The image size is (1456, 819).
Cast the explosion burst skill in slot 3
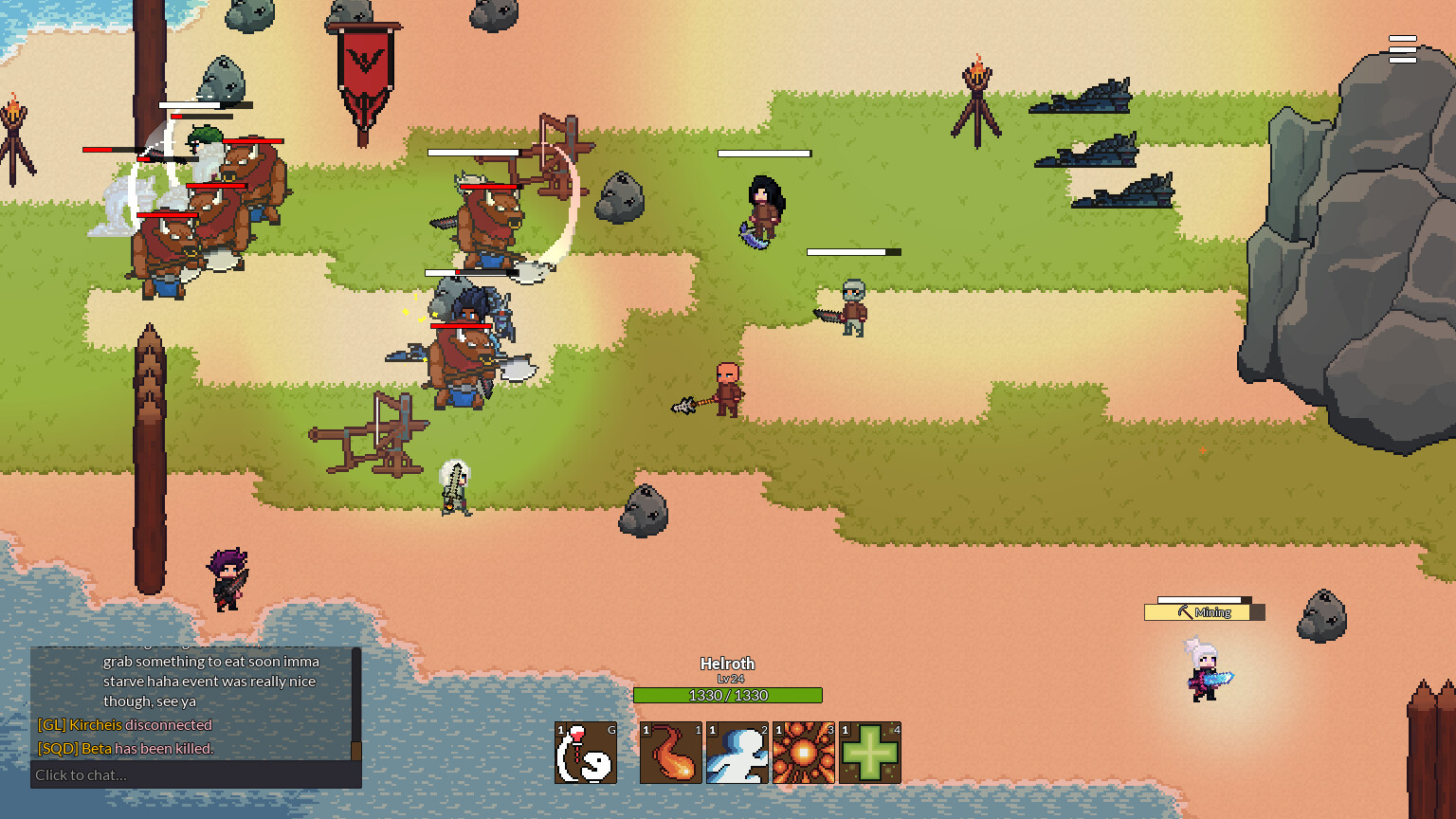(804, 752)
